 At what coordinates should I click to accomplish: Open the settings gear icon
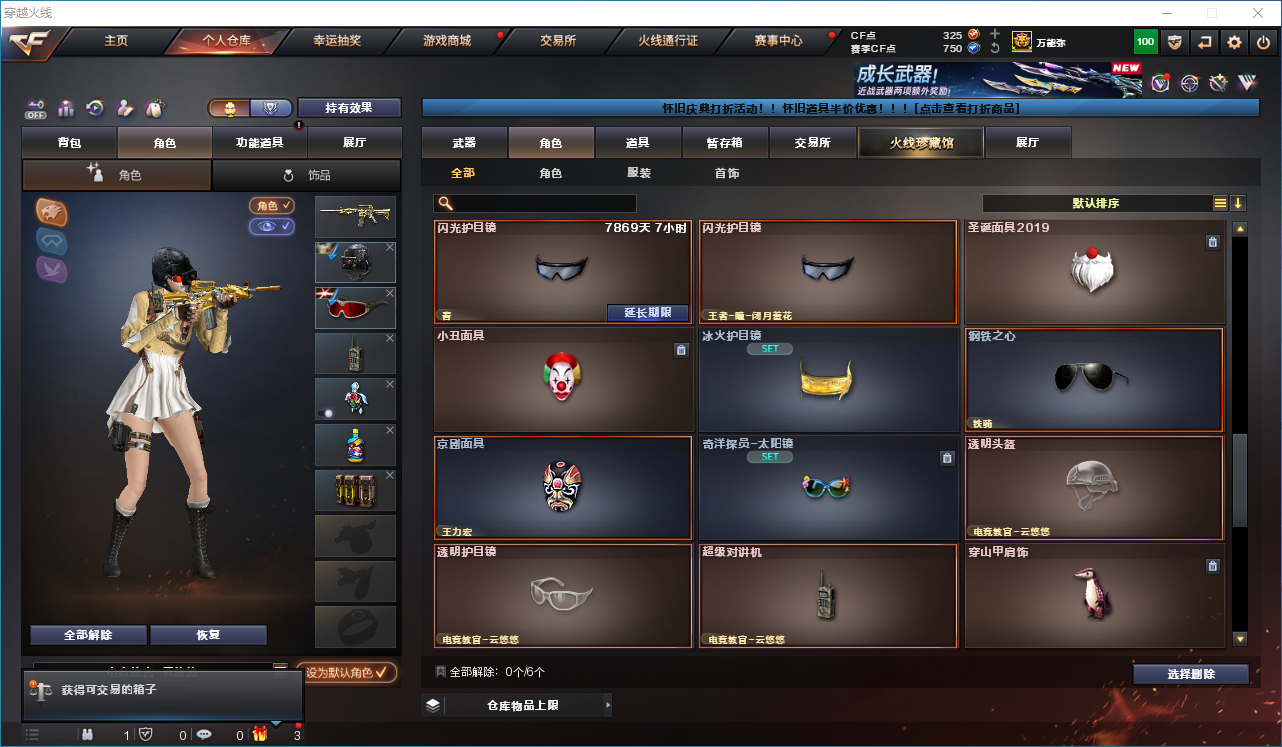click(x=1233, y=42)
